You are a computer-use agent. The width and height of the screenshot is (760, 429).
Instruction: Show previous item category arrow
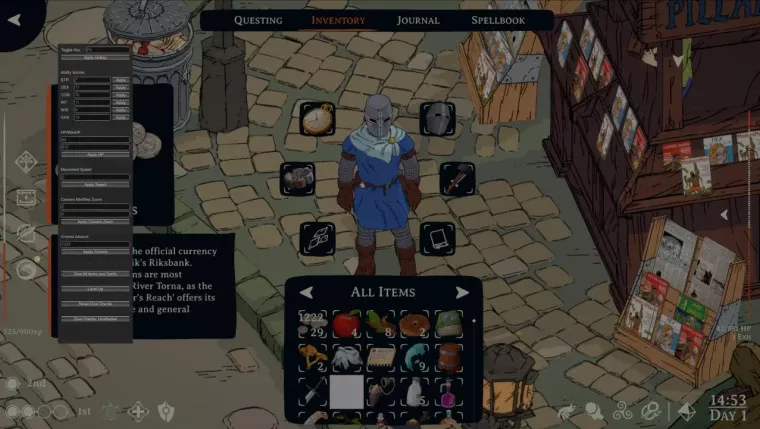(308, 292)
